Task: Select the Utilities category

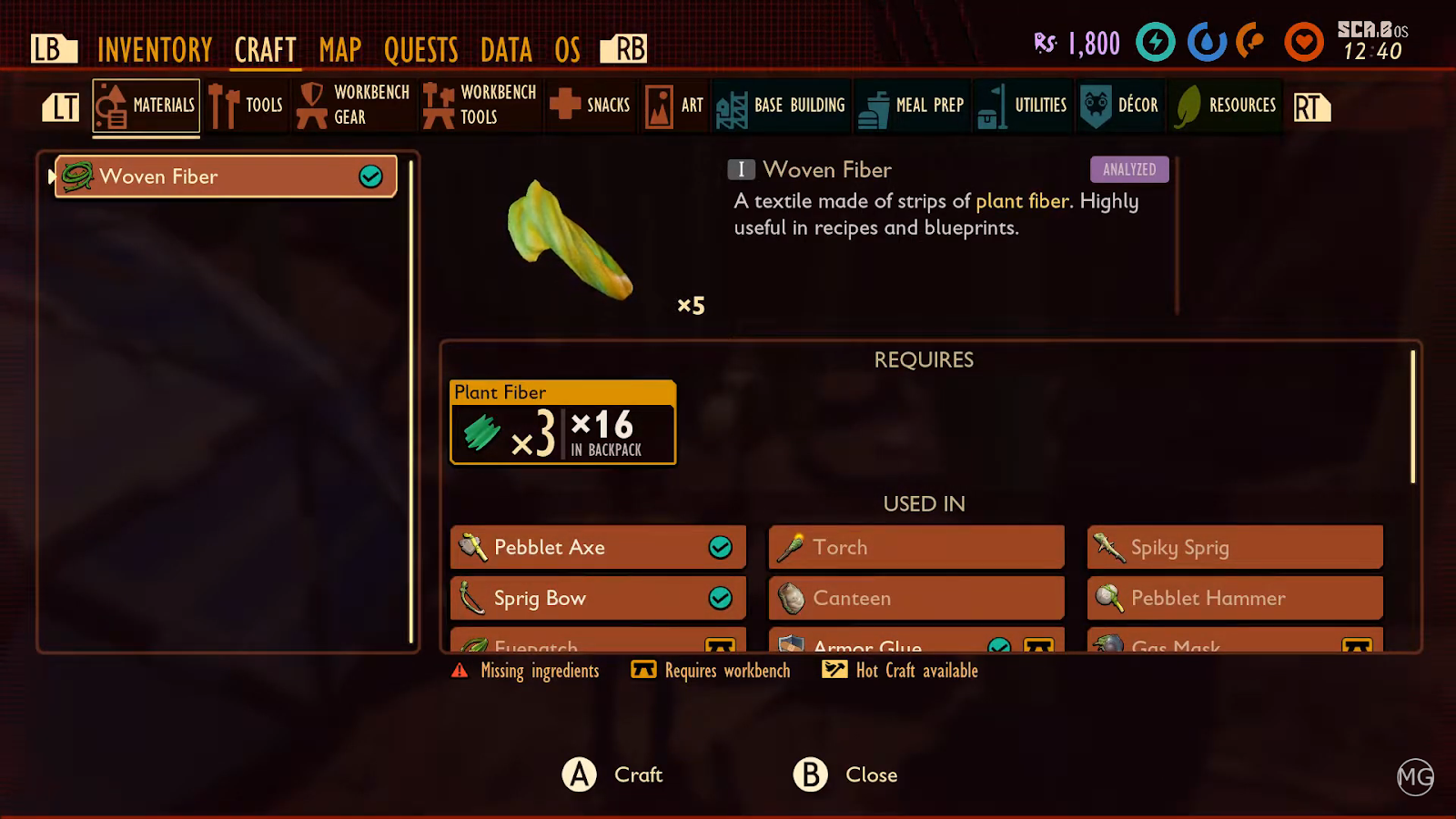Action: click(x=1023, y=106)
